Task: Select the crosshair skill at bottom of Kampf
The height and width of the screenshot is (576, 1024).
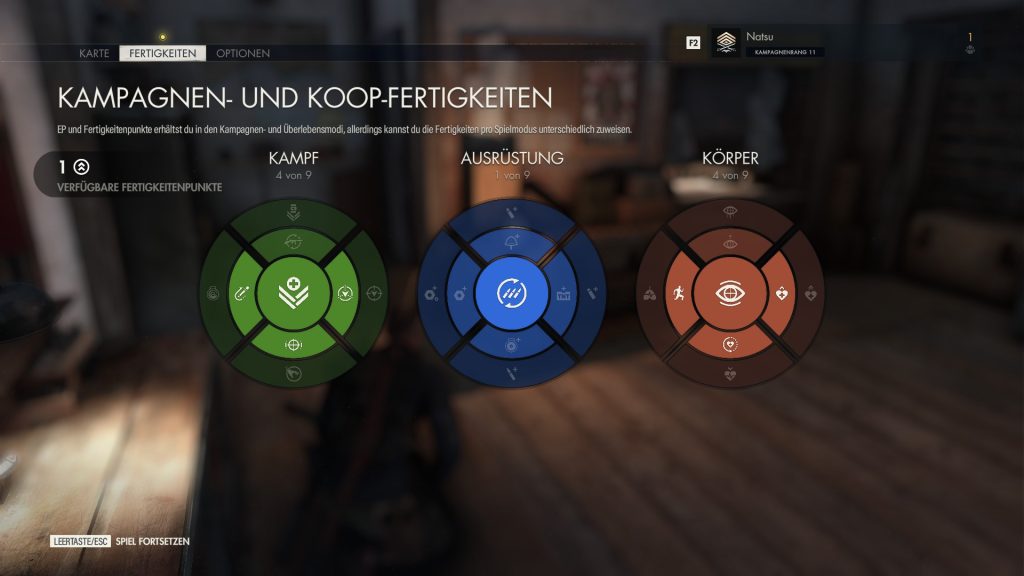Action: 293,344
